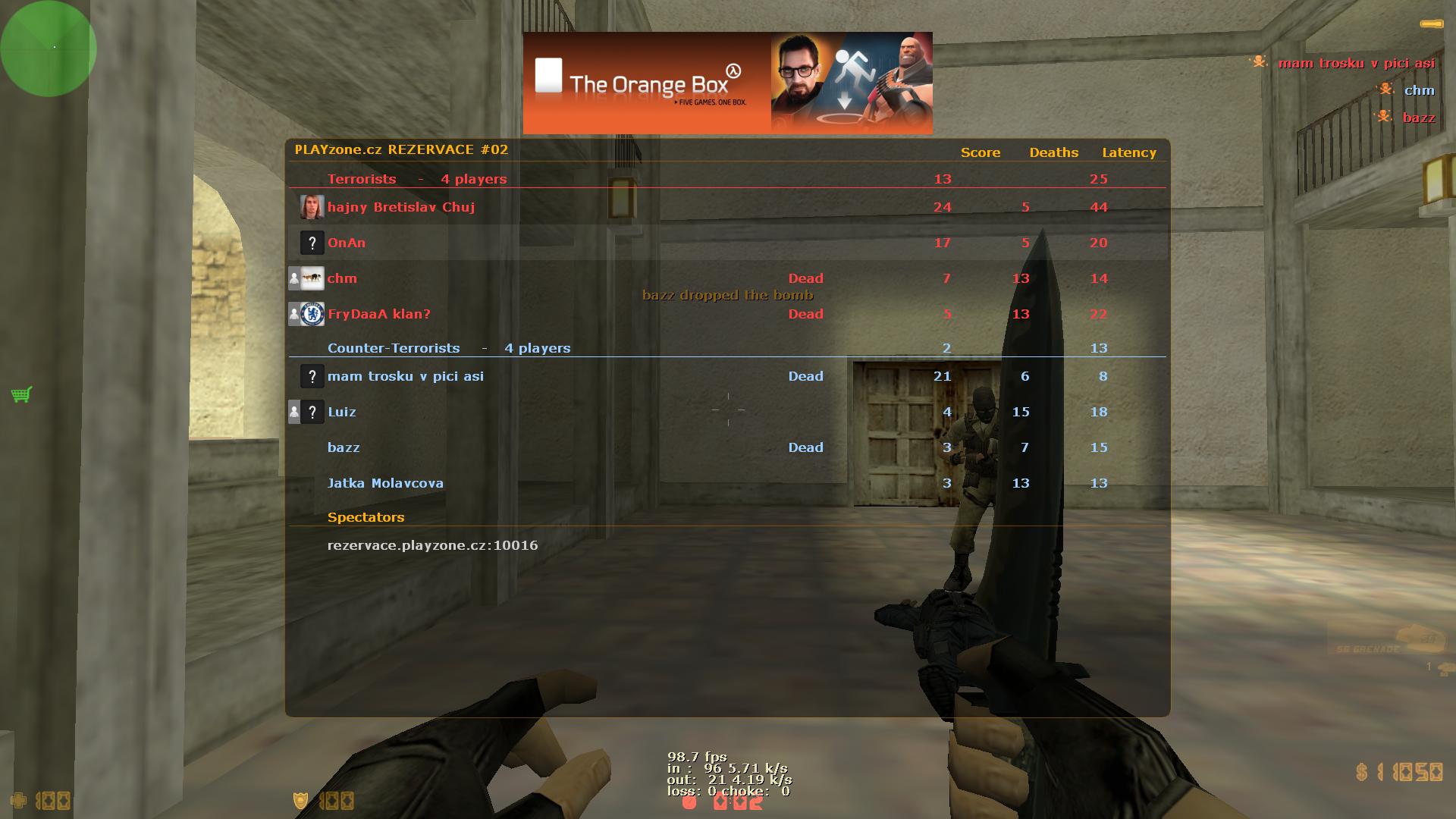Select the Spectators section header

pyautogui.click(x=366, y=517)
